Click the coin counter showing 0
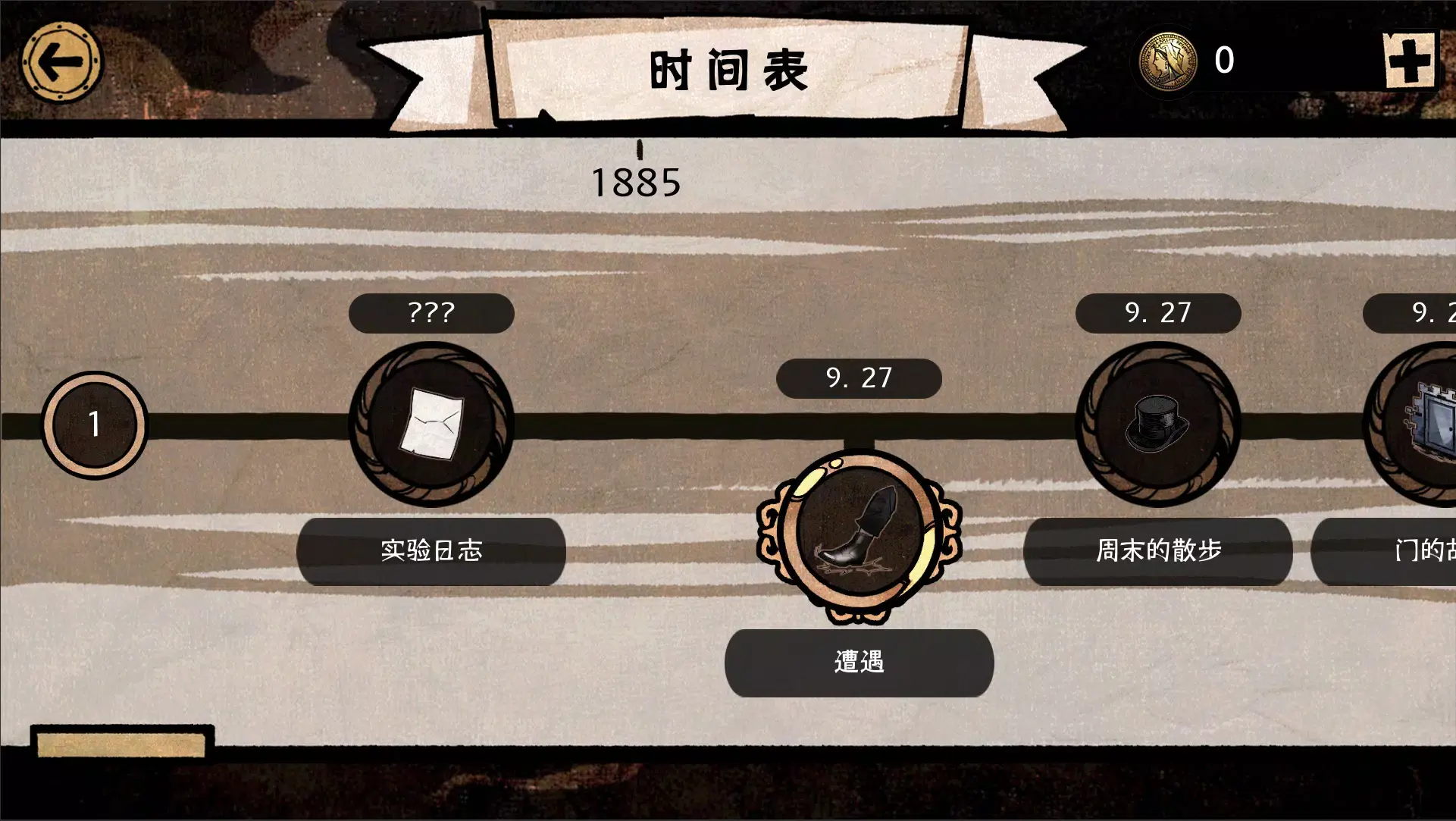 (1226, 61)
